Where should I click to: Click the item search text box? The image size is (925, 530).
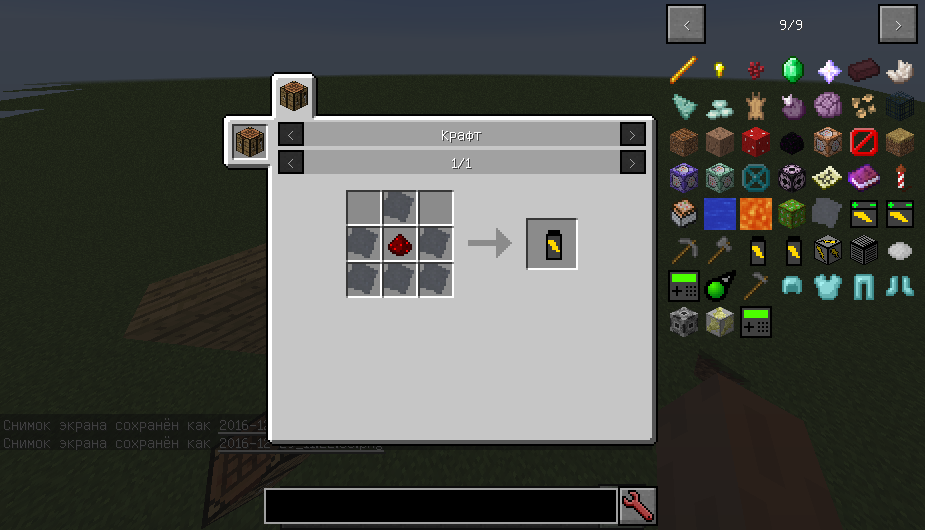pyautogui.click(x=440, y=506)
